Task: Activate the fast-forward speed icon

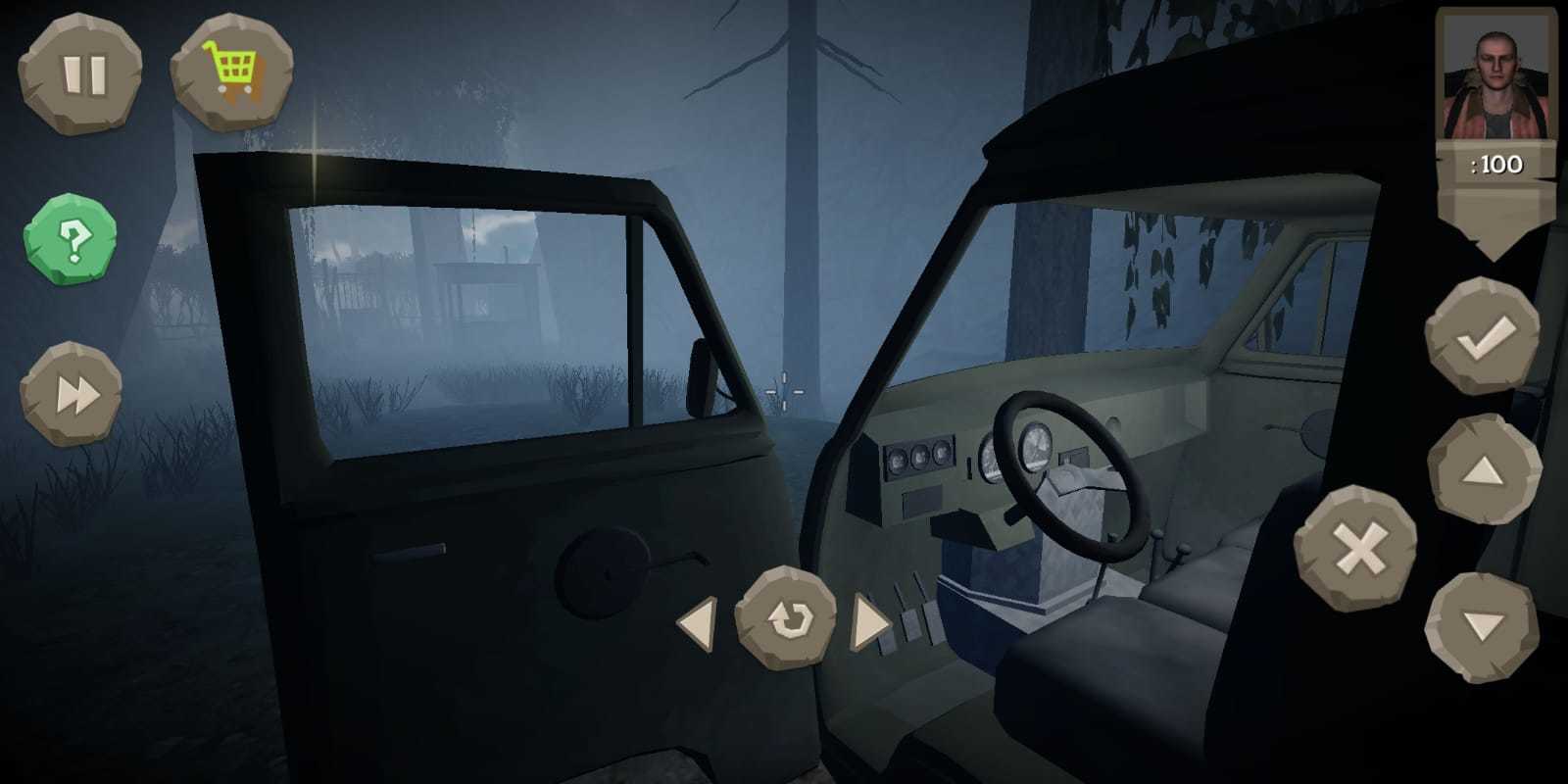Action: click(73, 392)
